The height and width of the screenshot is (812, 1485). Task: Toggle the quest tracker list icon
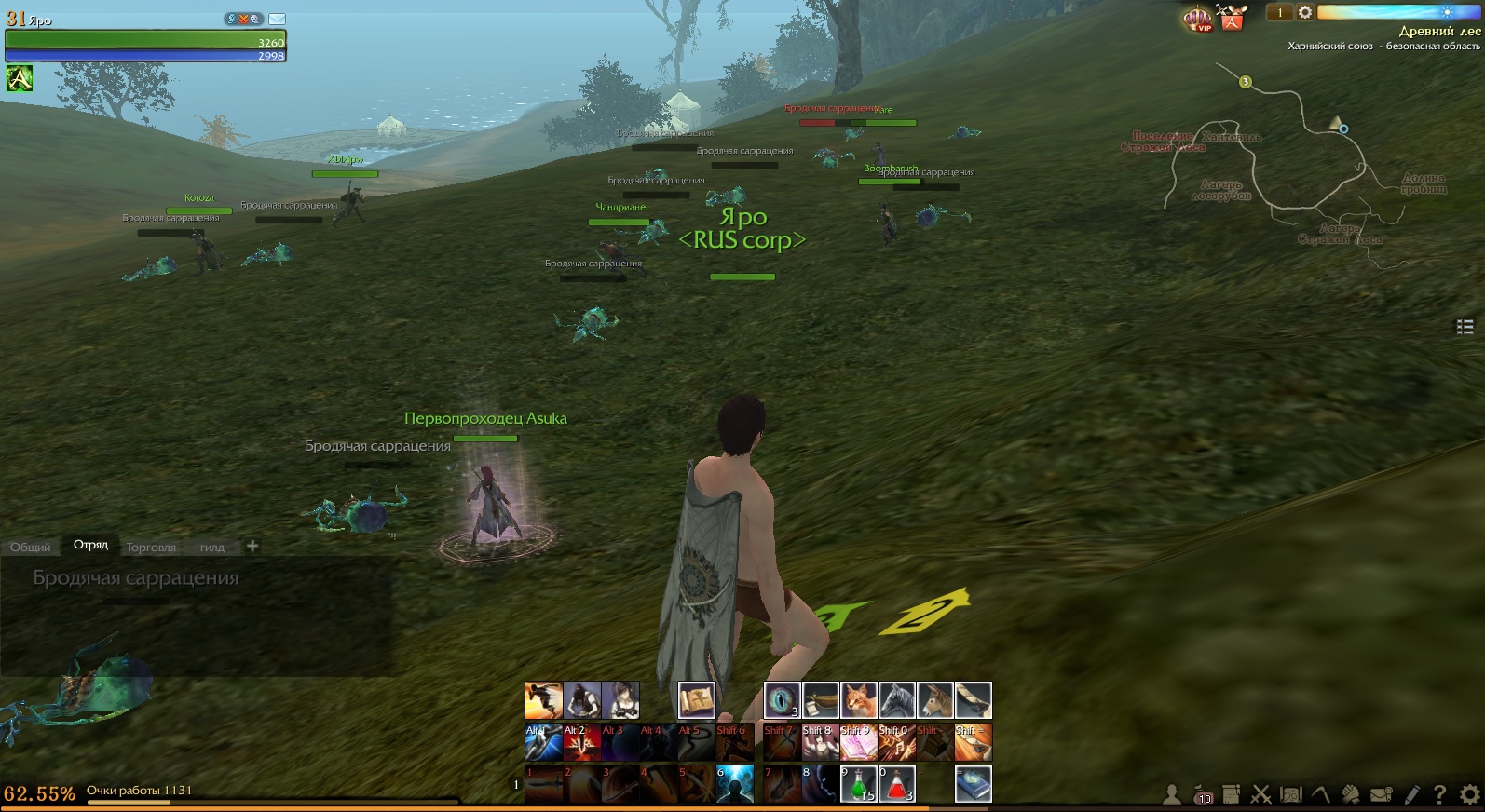(1465, 326)
